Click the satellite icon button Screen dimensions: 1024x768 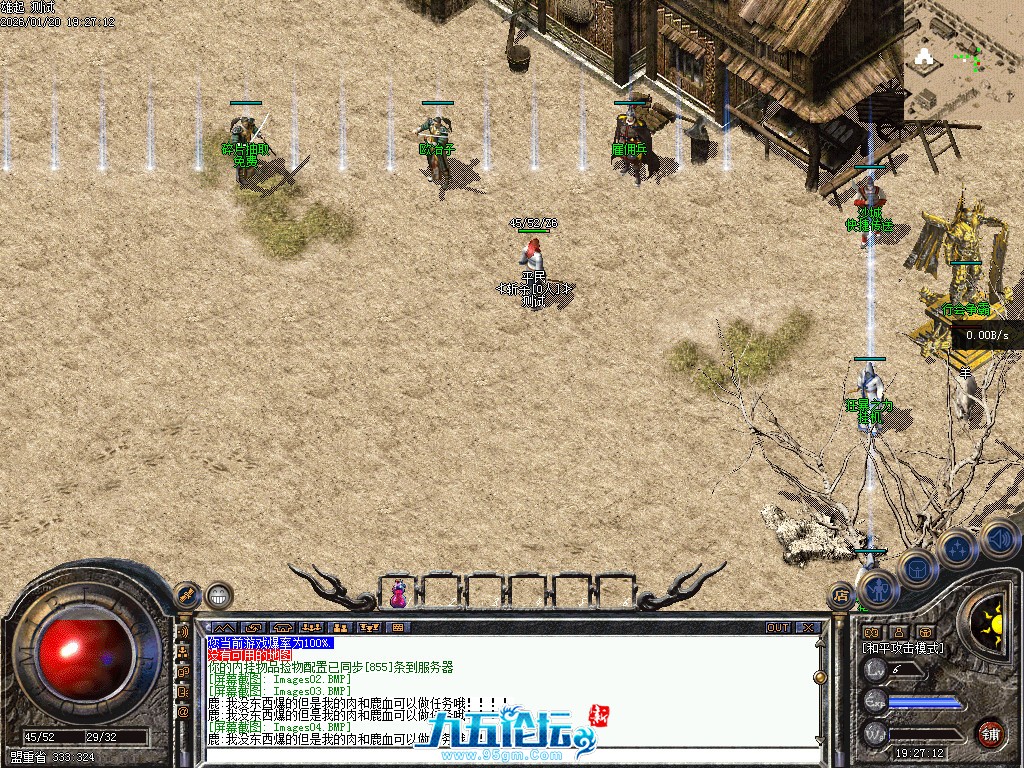click(x=187, y=595)
